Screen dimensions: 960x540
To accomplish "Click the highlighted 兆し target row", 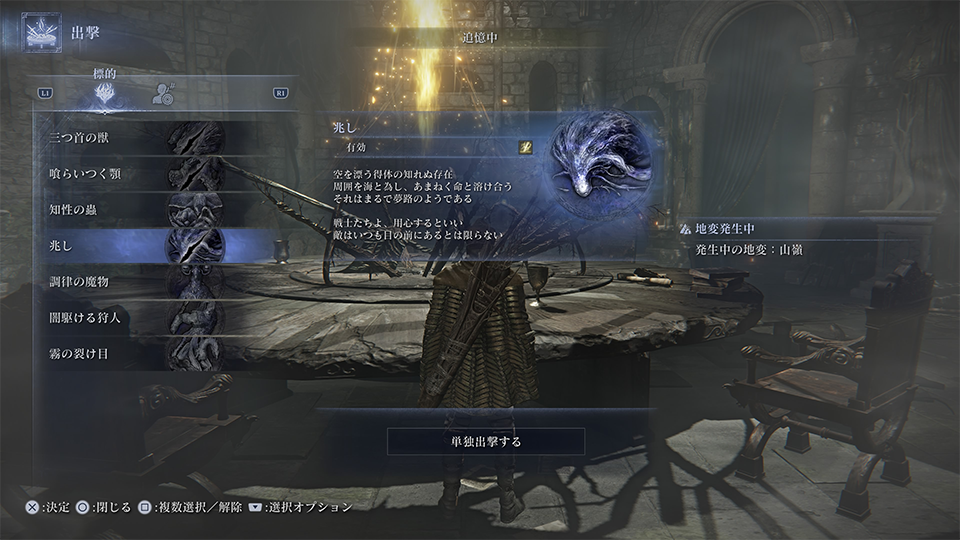I will (150, 246).
